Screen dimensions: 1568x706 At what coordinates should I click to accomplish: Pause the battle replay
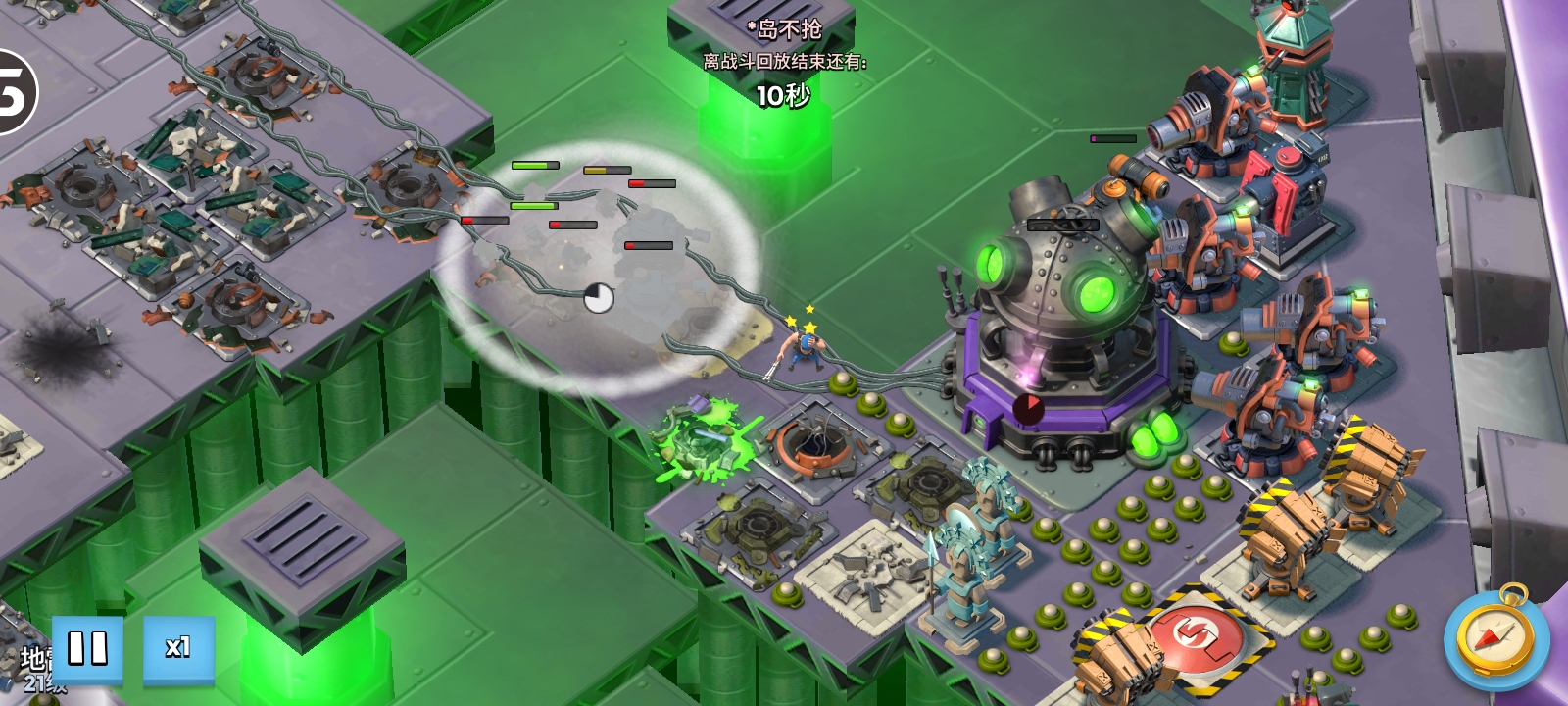pyautogui.click(x=87, y=648)
